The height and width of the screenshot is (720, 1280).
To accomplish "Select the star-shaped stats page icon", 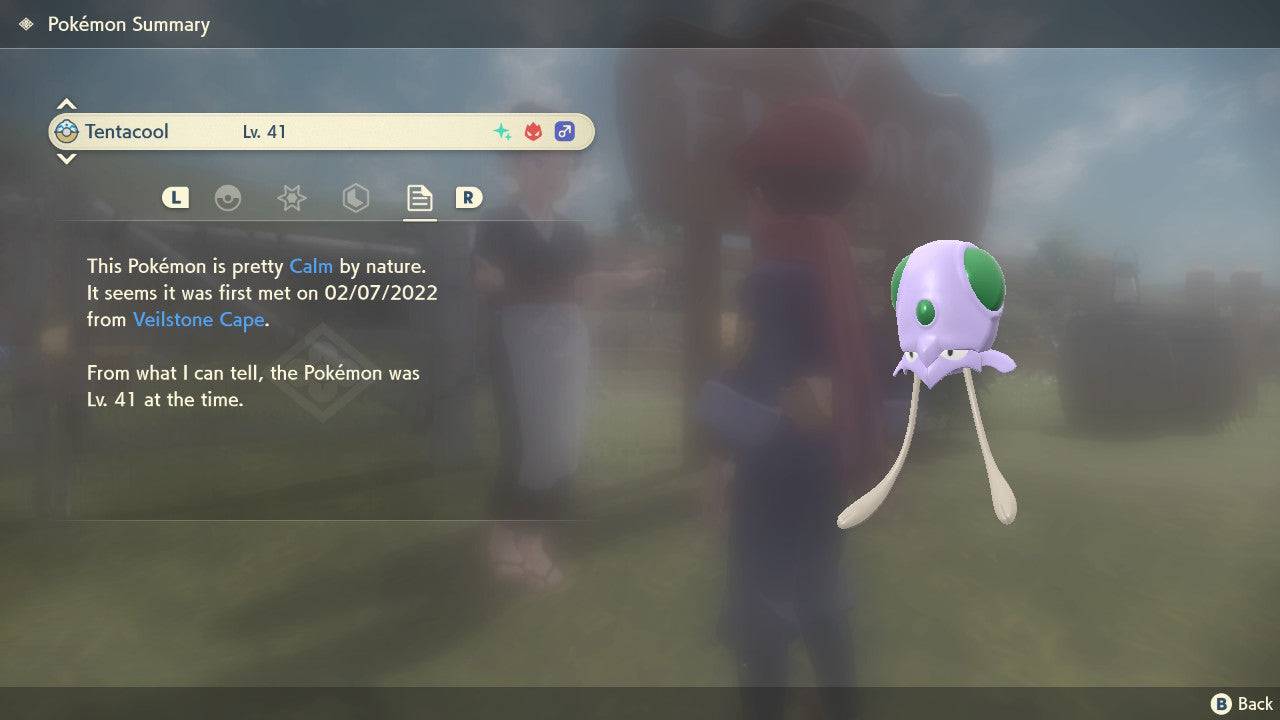I will click(x=291, y=198).
